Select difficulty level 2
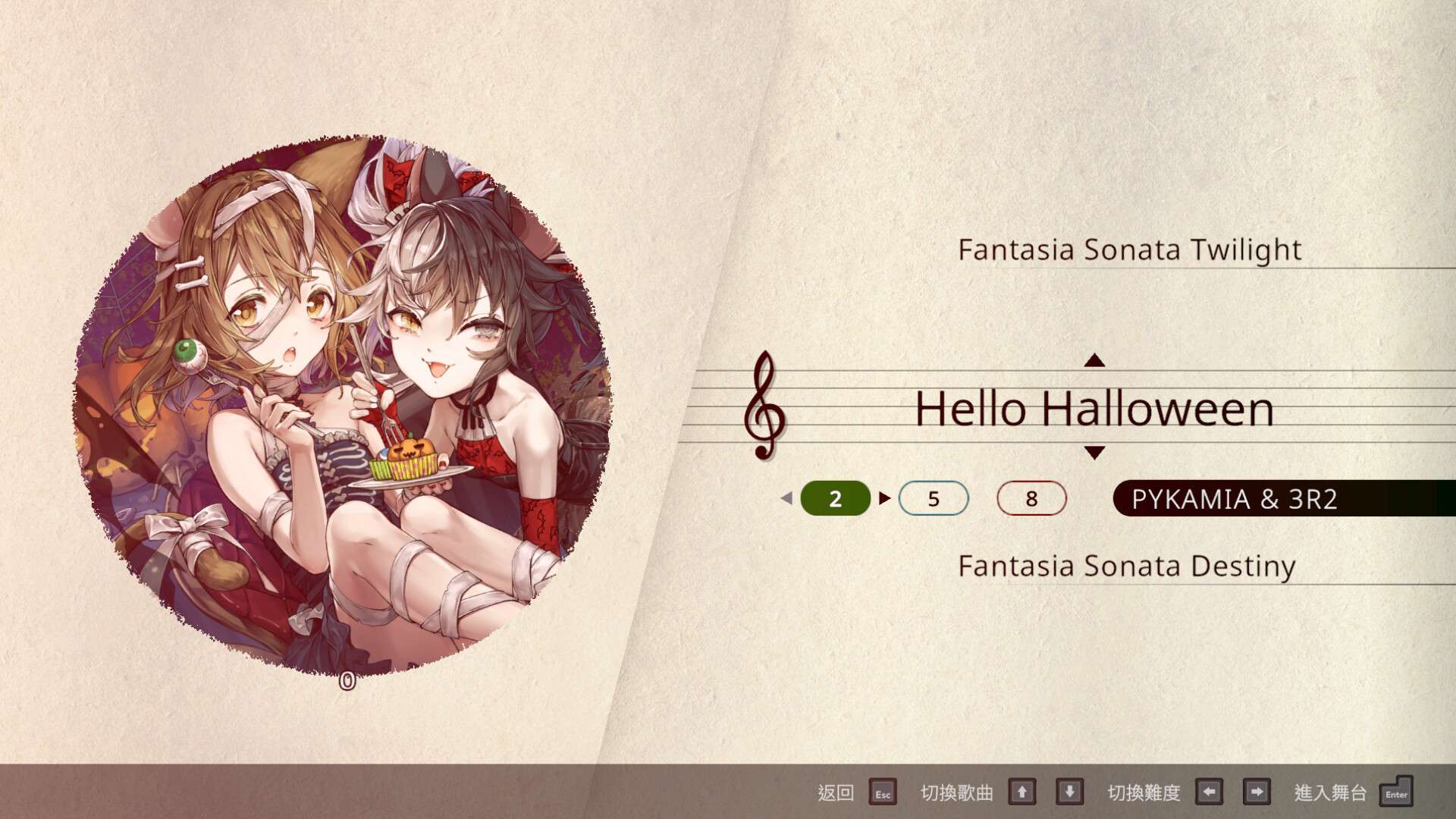Image resolution: width=1456 pixels, height=819 pixels. tap(835, 499)
